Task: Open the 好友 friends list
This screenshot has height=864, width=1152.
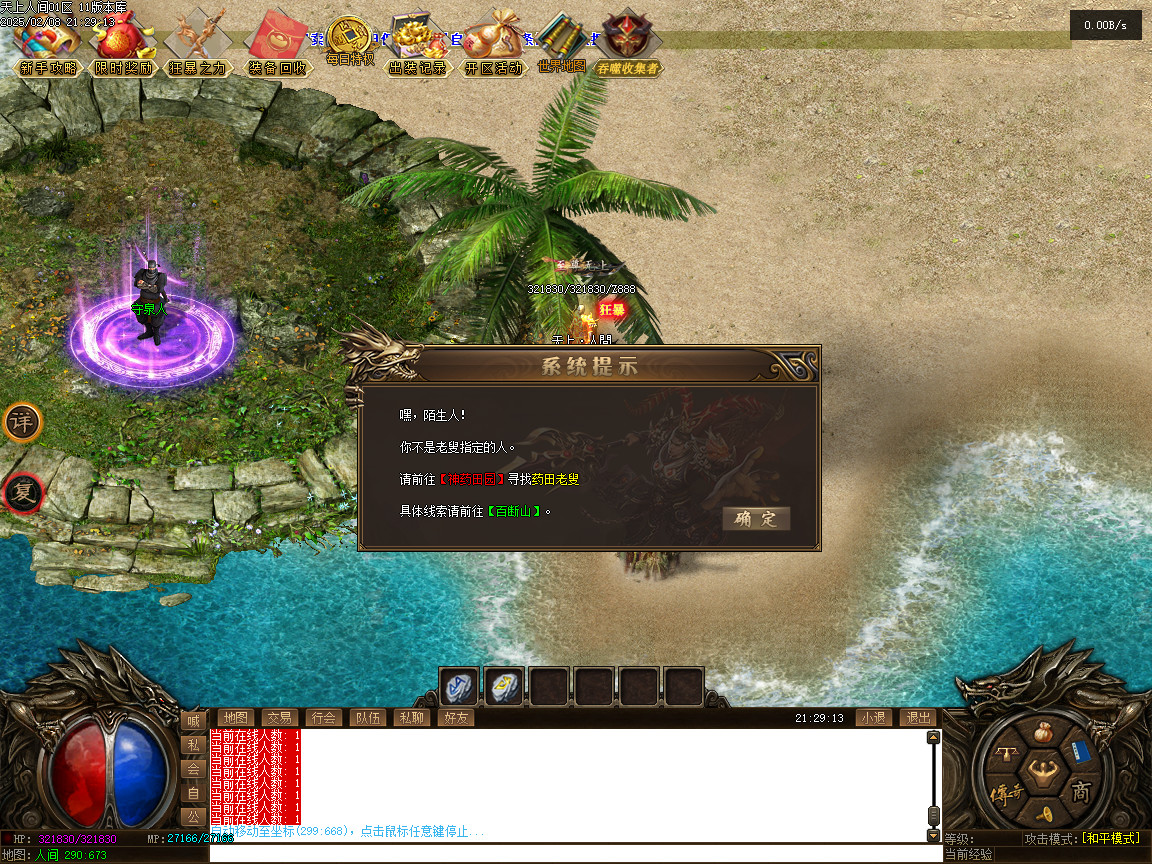Action: [455, 718]
